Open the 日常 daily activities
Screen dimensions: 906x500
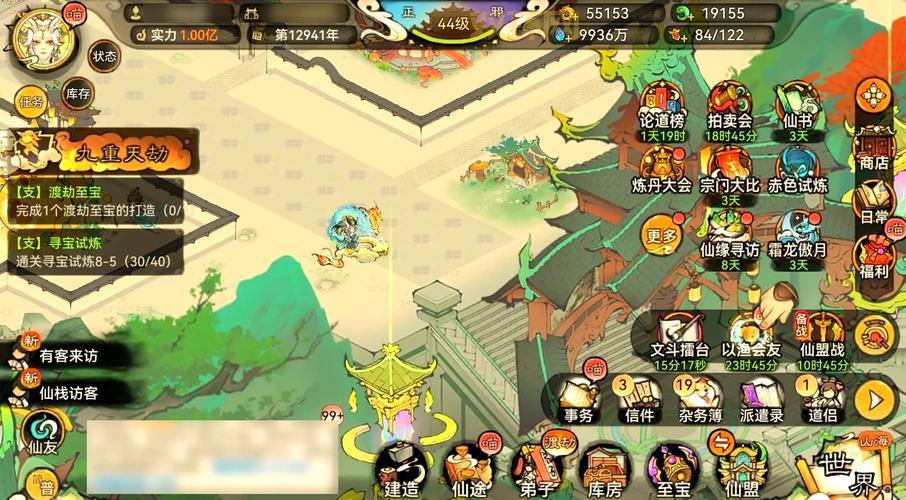click(874, 203)
